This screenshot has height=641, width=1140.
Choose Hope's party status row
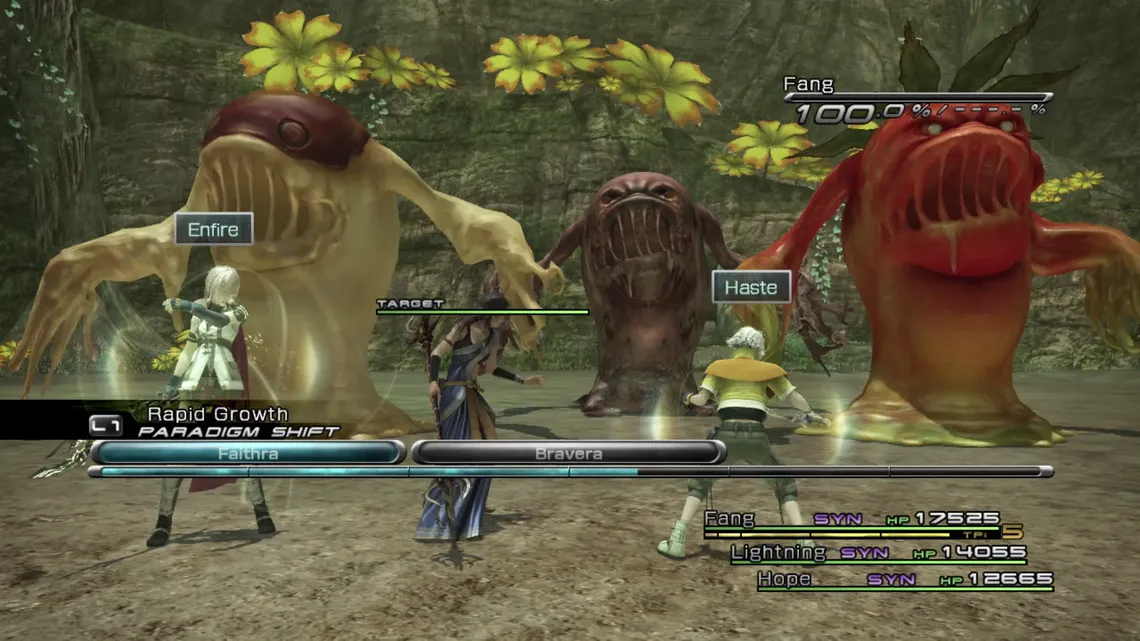click(904, 579)
